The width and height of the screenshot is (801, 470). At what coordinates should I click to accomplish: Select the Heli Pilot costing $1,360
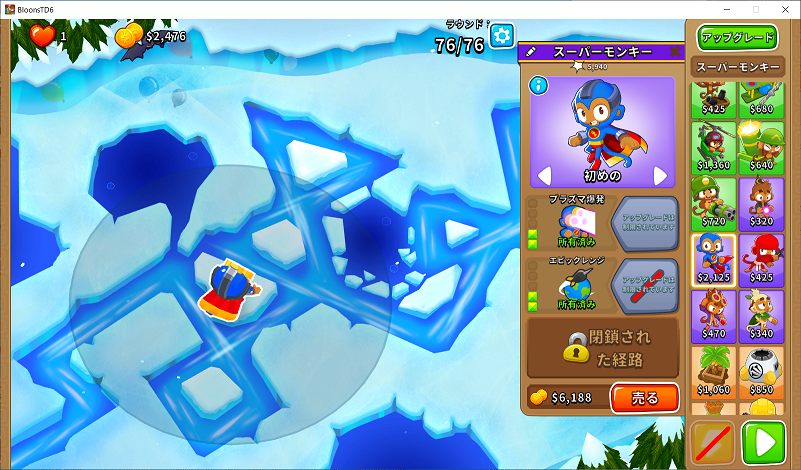click(x=712, y=149)
